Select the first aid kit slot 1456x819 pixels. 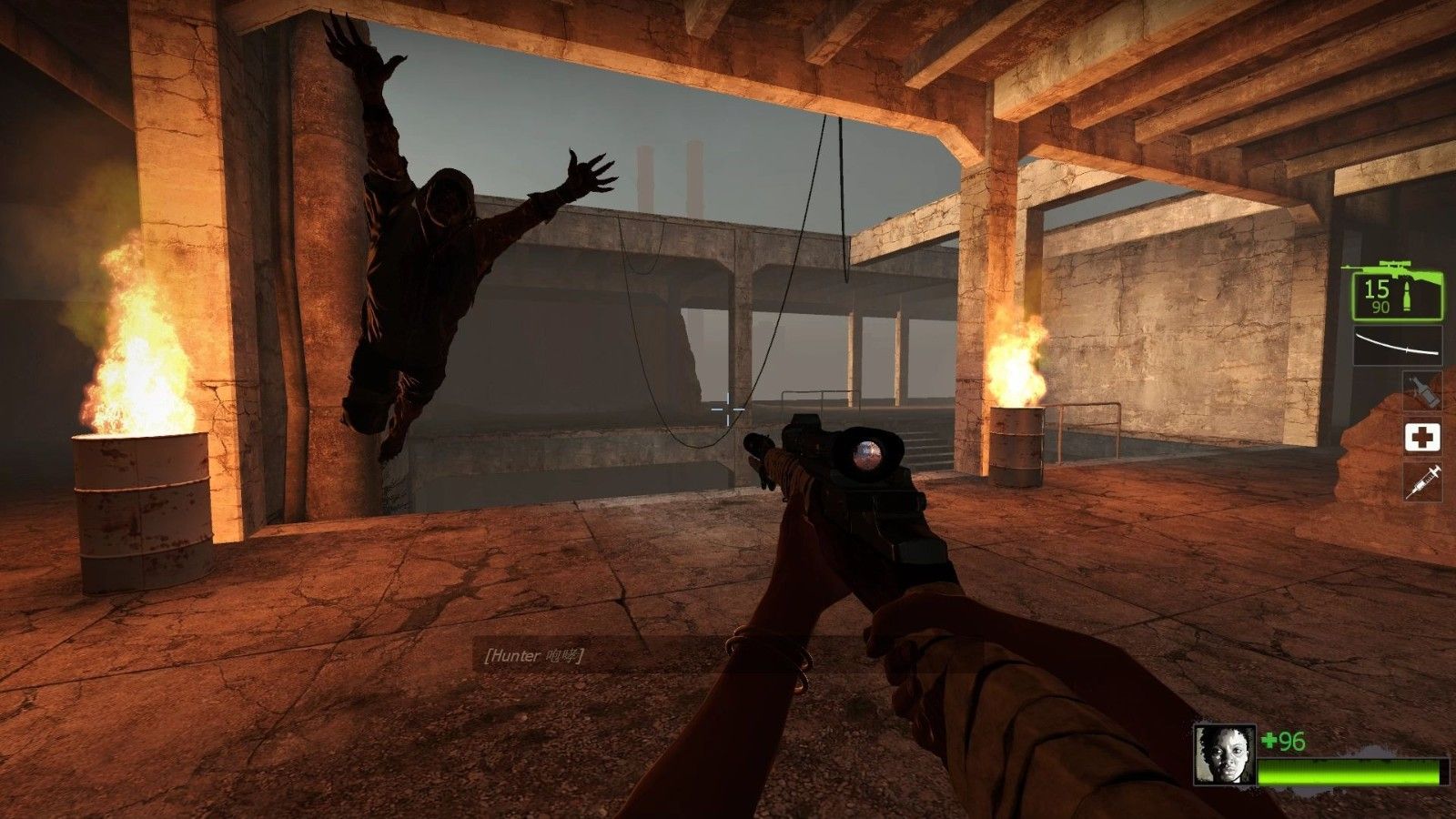point(1422,437)
